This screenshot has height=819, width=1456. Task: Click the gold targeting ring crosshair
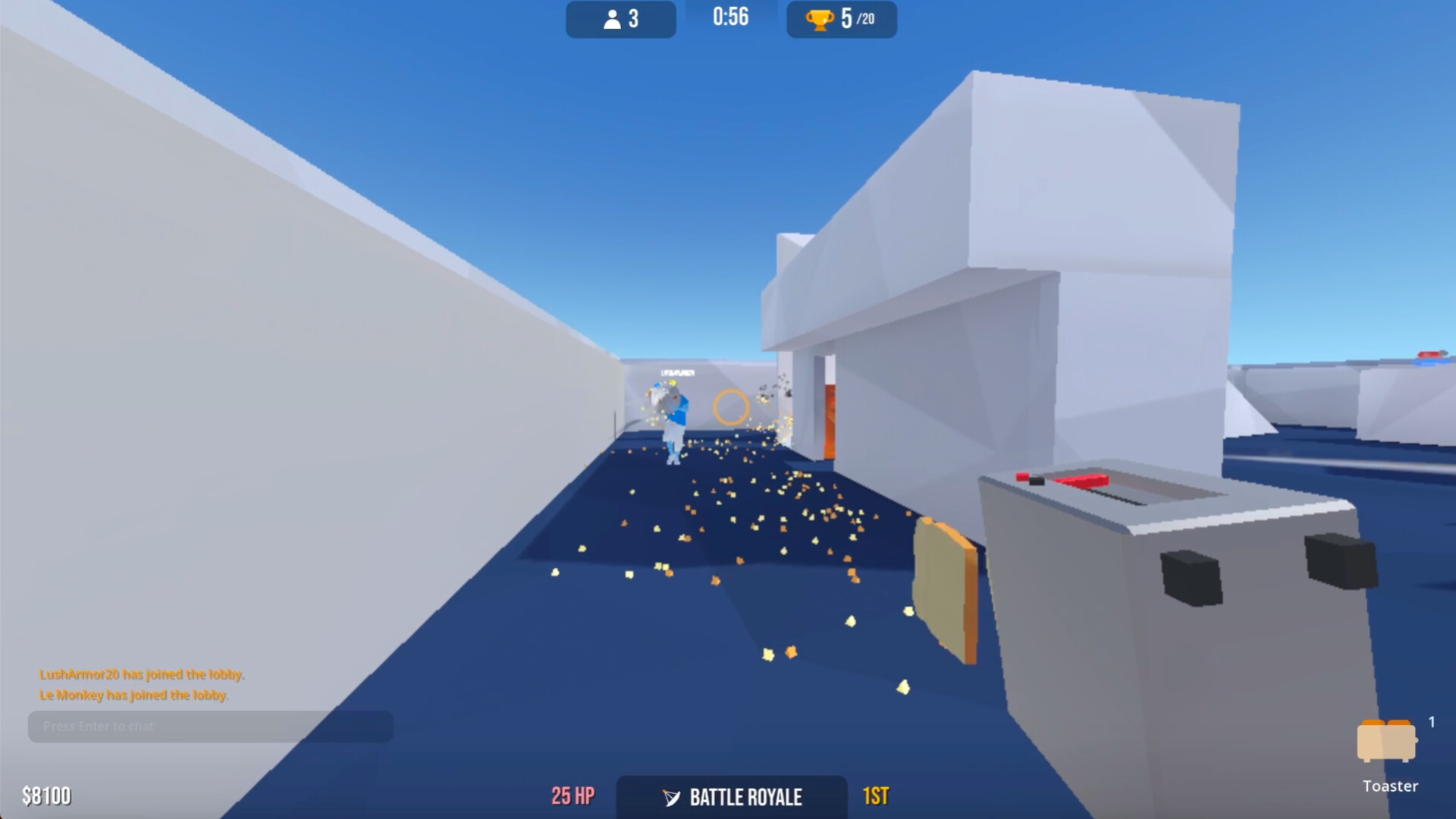coord(730,408)
